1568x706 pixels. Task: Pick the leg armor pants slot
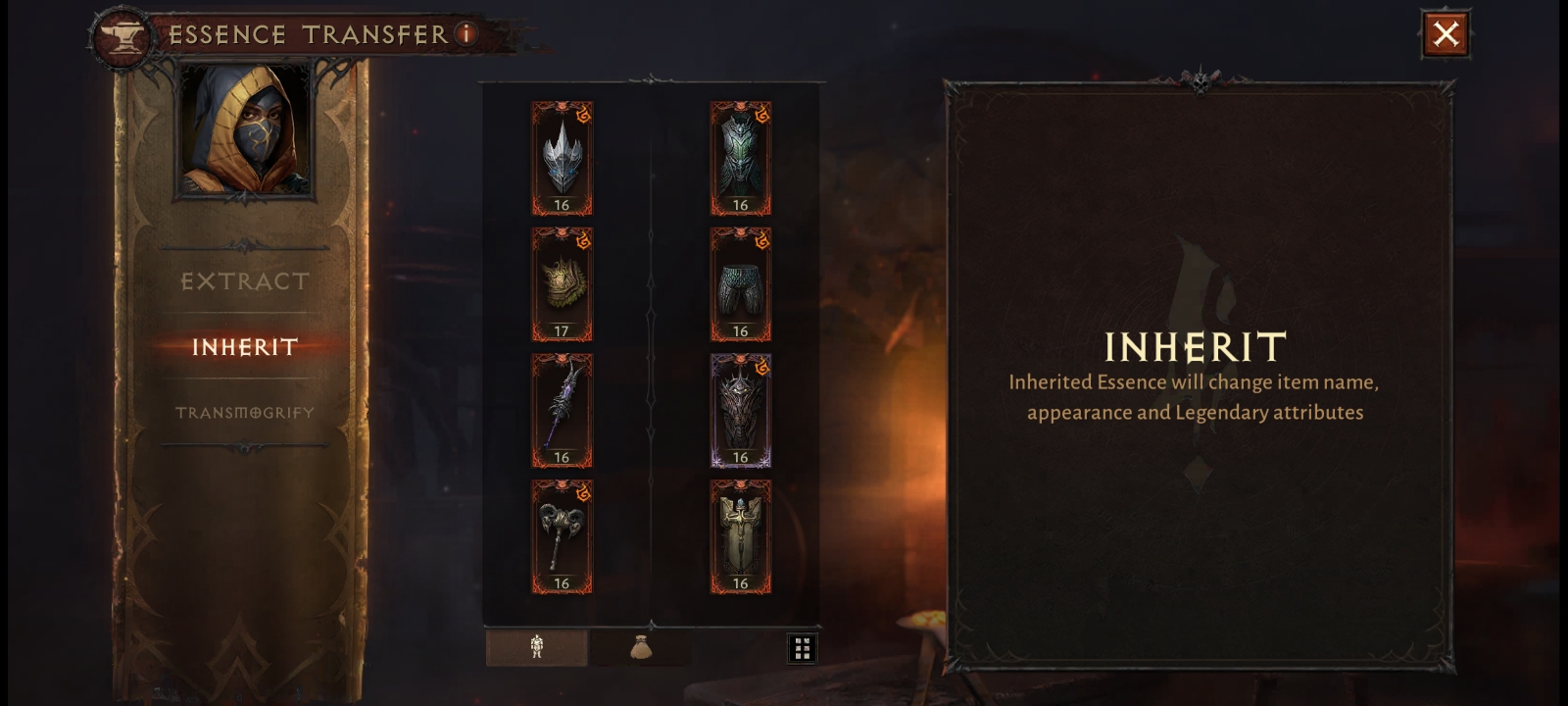[740, 284]
